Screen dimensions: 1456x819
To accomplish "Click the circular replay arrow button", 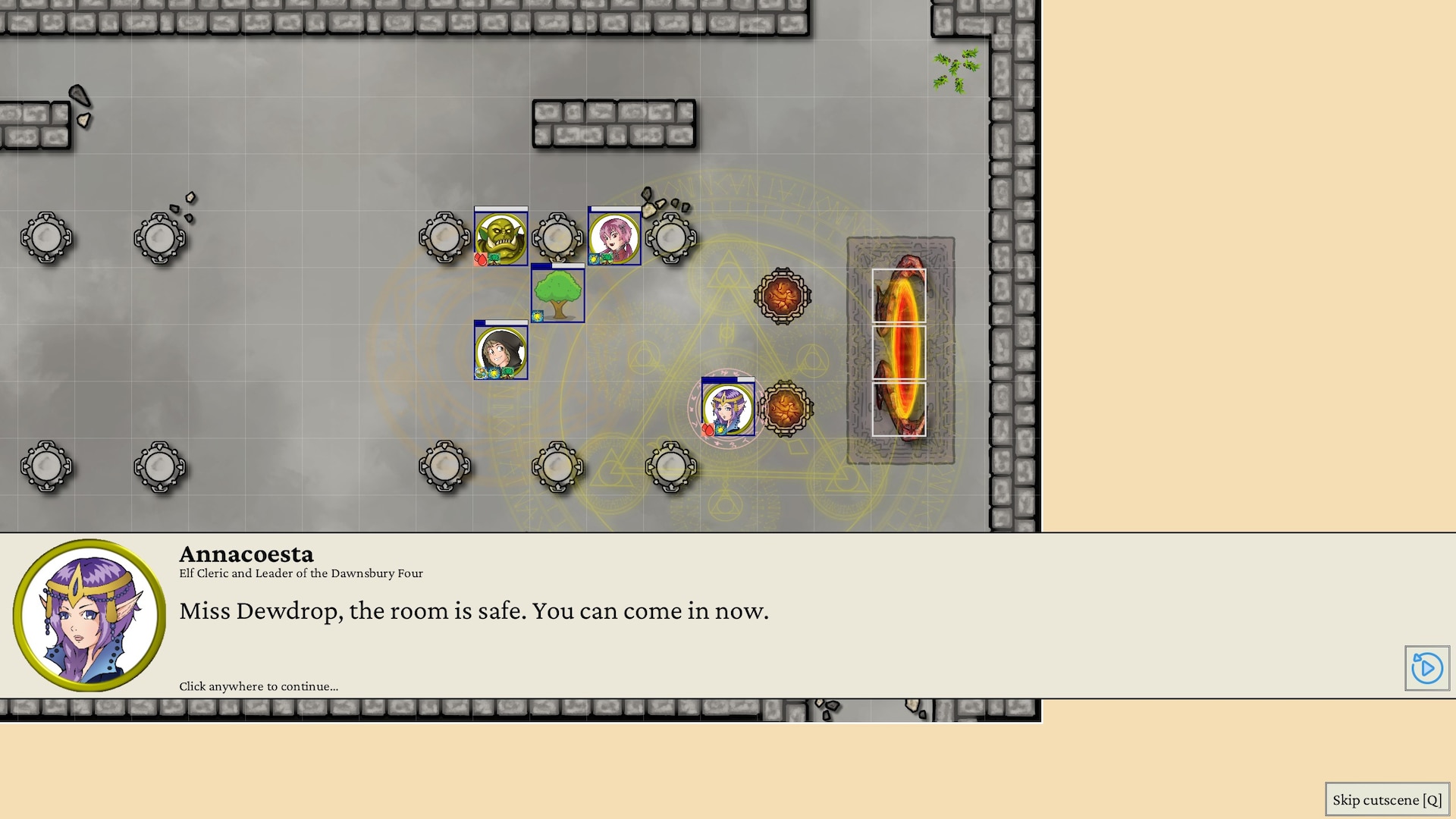I will coord(1426,668).
